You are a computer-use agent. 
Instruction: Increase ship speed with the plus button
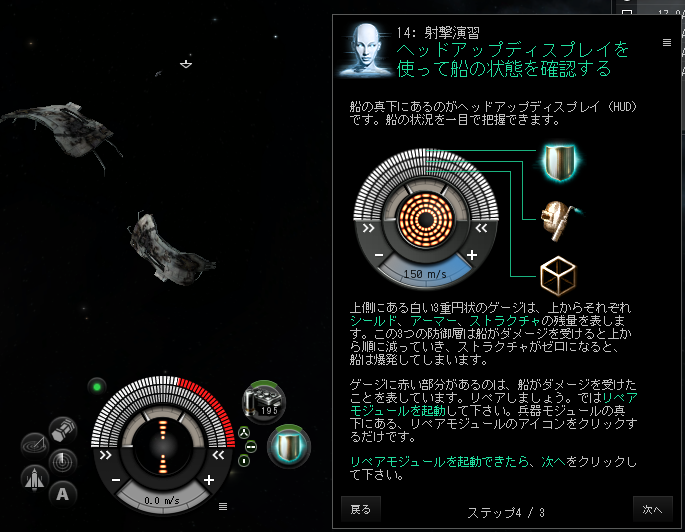coord(209,480)
